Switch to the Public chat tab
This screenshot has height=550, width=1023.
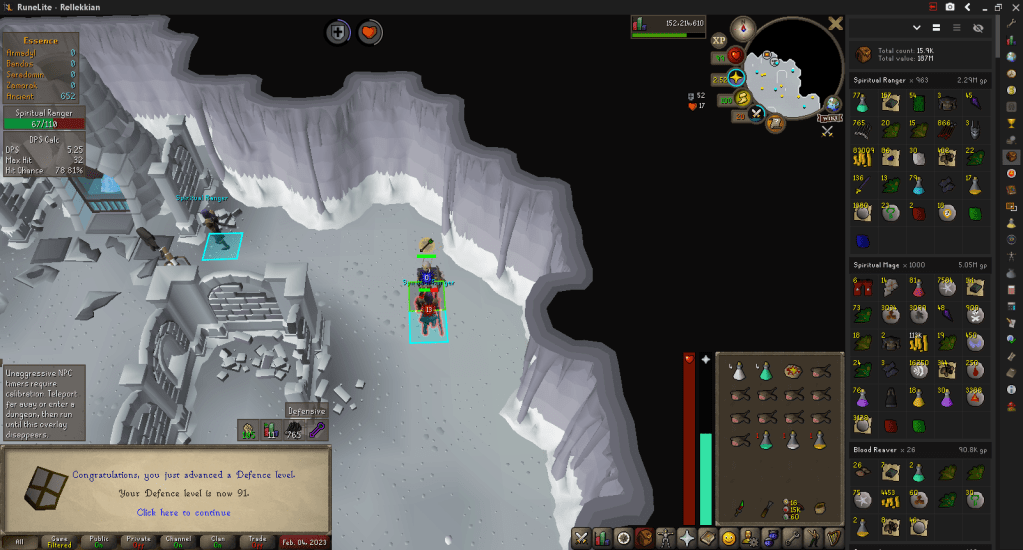[100, 541]
